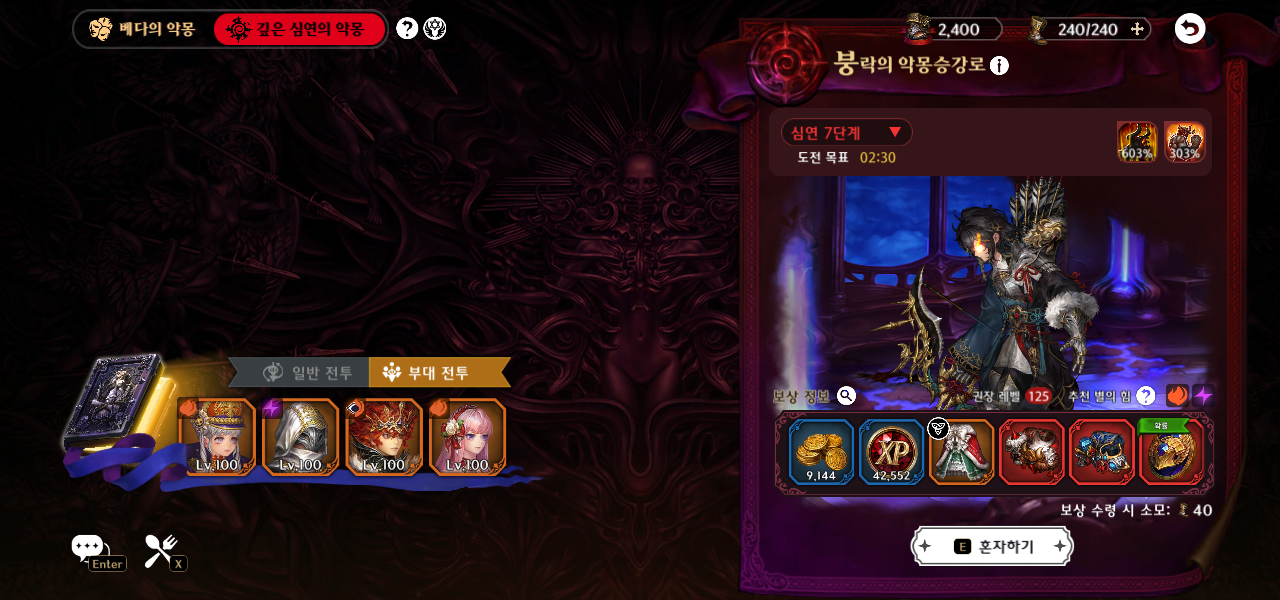Viewport: 1280px width, 600px height.
Task: Start solo run with 혼자하기 button
Action: 992,546
